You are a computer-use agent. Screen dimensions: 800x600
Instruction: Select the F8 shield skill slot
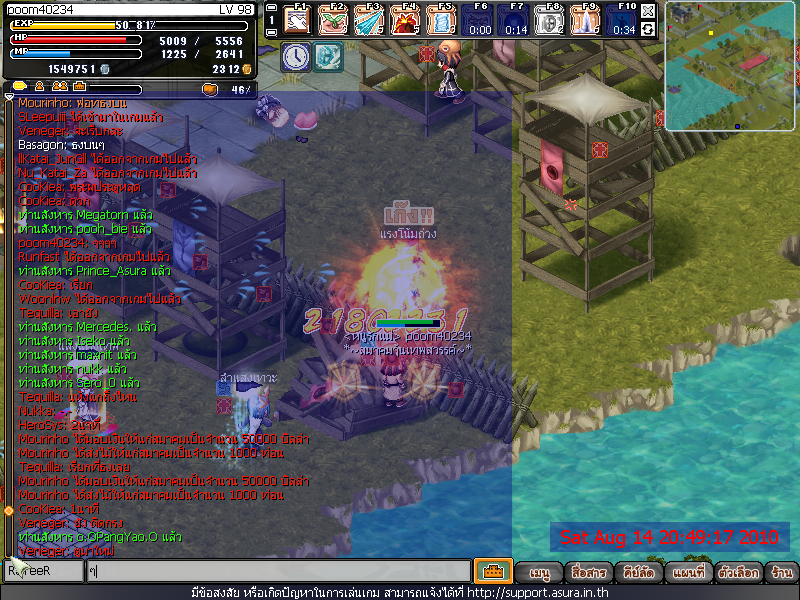[x=551, y=20]
